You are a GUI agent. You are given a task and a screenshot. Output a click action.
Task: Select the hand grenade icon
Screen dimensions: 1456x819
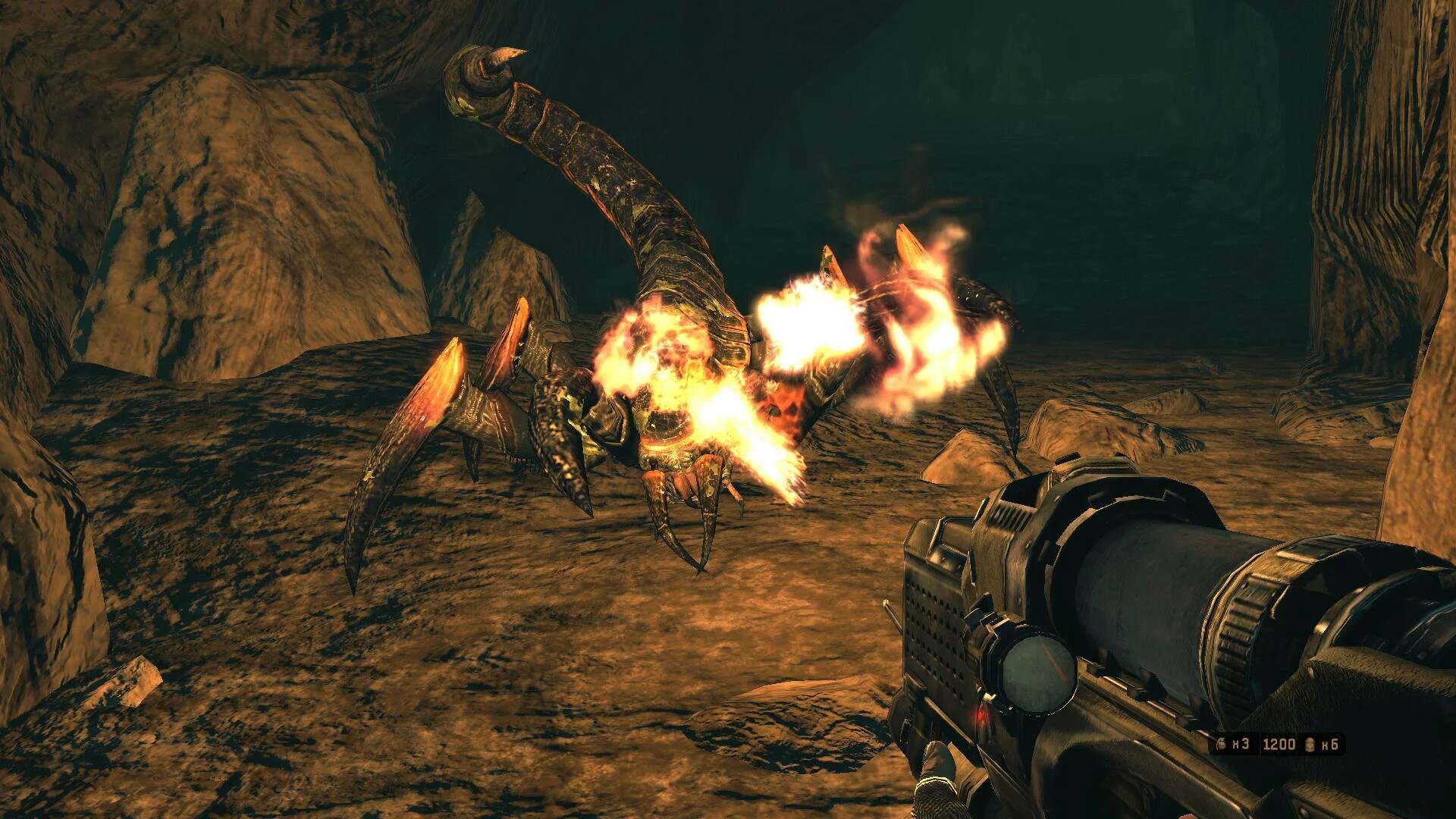pyautogui.click(x=1222, y=744)
